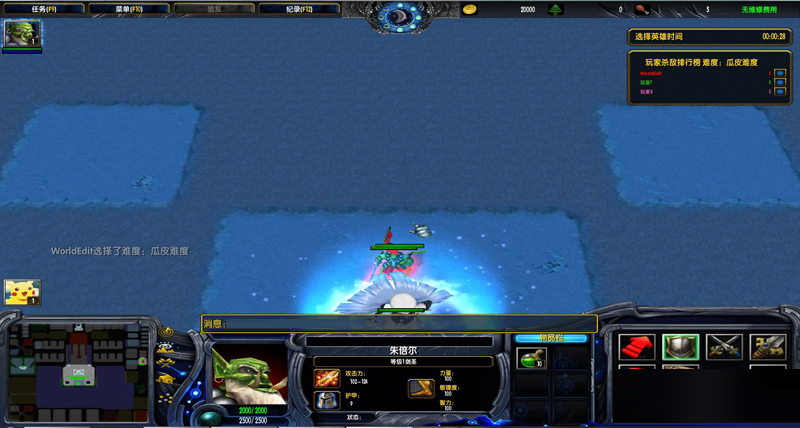Click the Pikachu unit icon
800x428 pixels.
tap(21, 292)
